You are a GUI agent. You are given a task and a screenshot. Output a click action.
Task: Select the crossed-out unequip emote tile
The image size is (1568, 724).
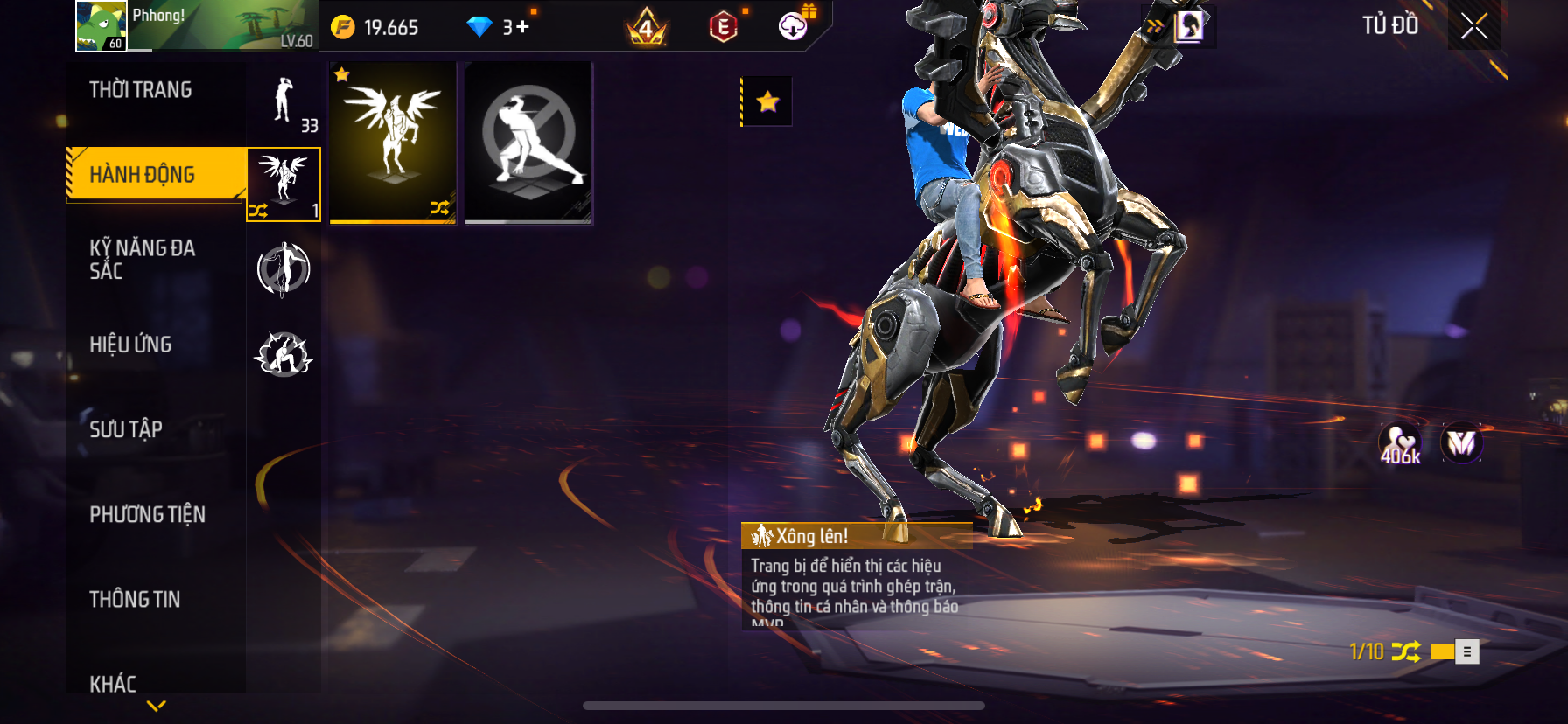pyautogui.click(x=528, y=143)
